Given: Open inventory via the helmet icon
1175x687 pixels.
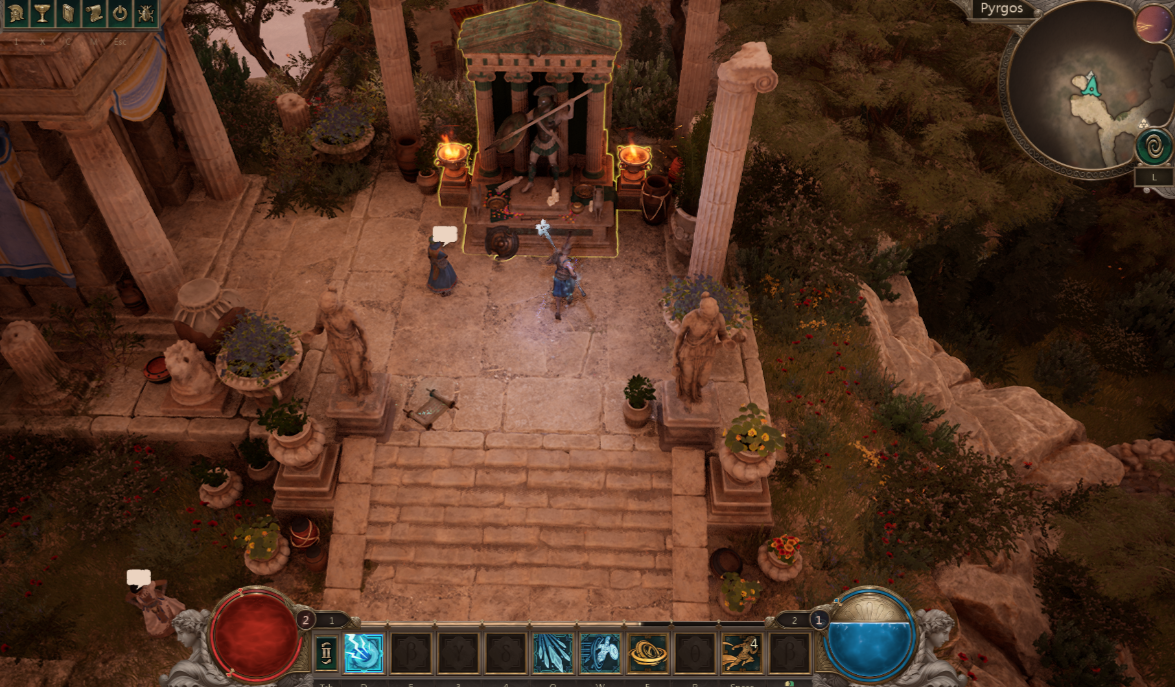Looking at the screenshot, I should pyautogui.click(x=17, y=14).
